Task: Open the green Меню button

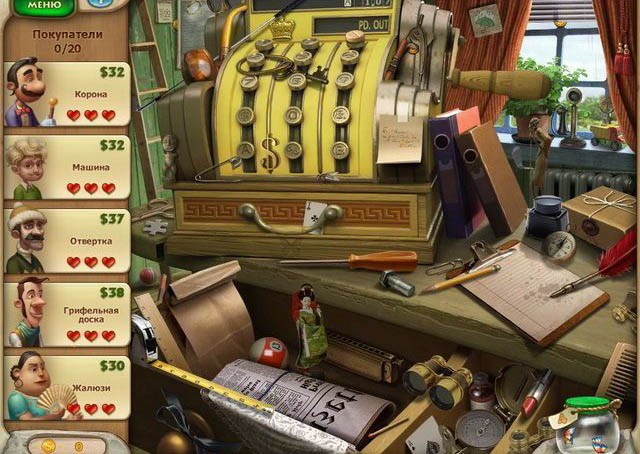Action: click(x=42, y=6)
